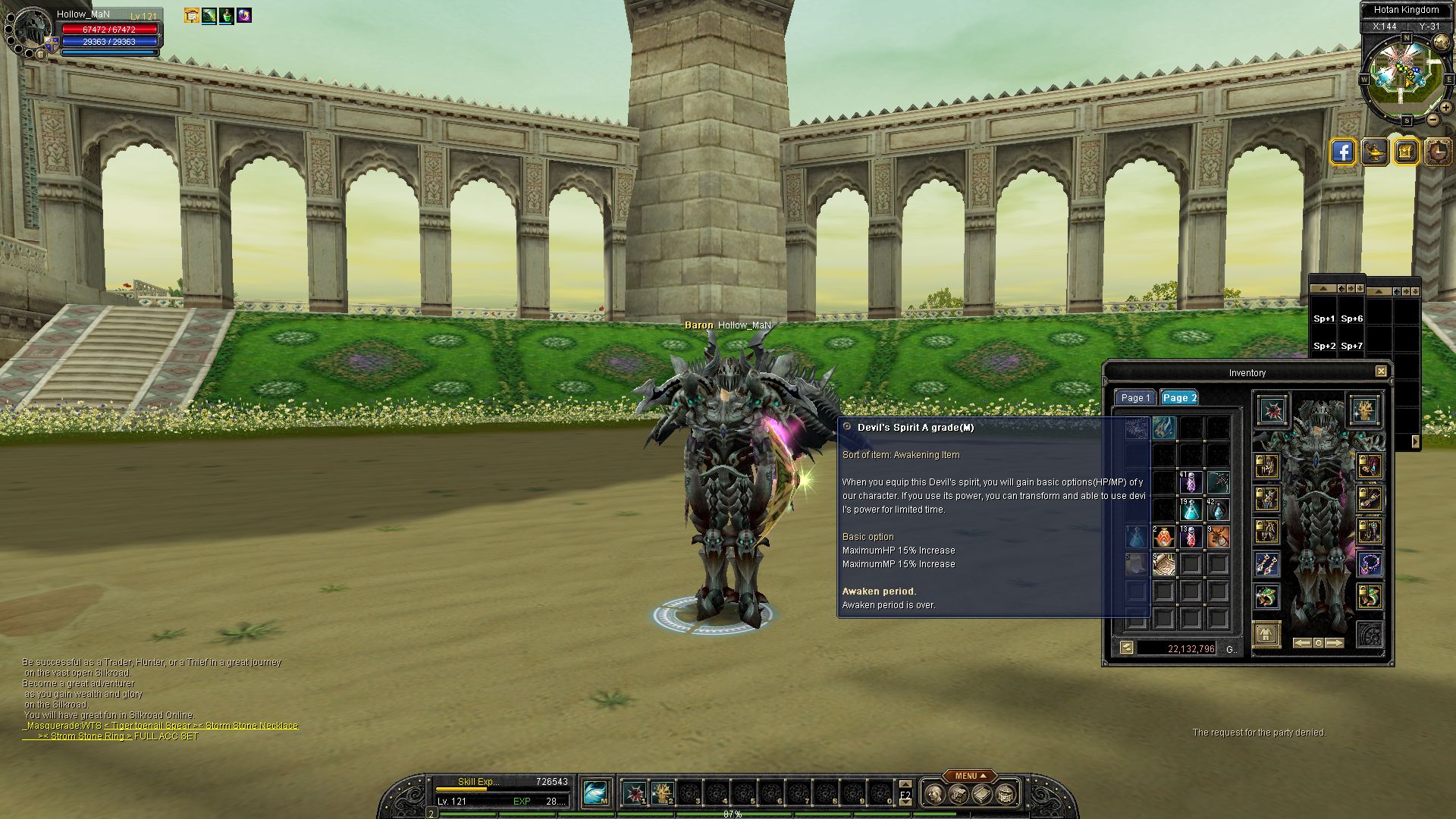The image size is (1456, 819).
Task: Activate the golden tree skill in hotbar slot 2
Action: 662,793
